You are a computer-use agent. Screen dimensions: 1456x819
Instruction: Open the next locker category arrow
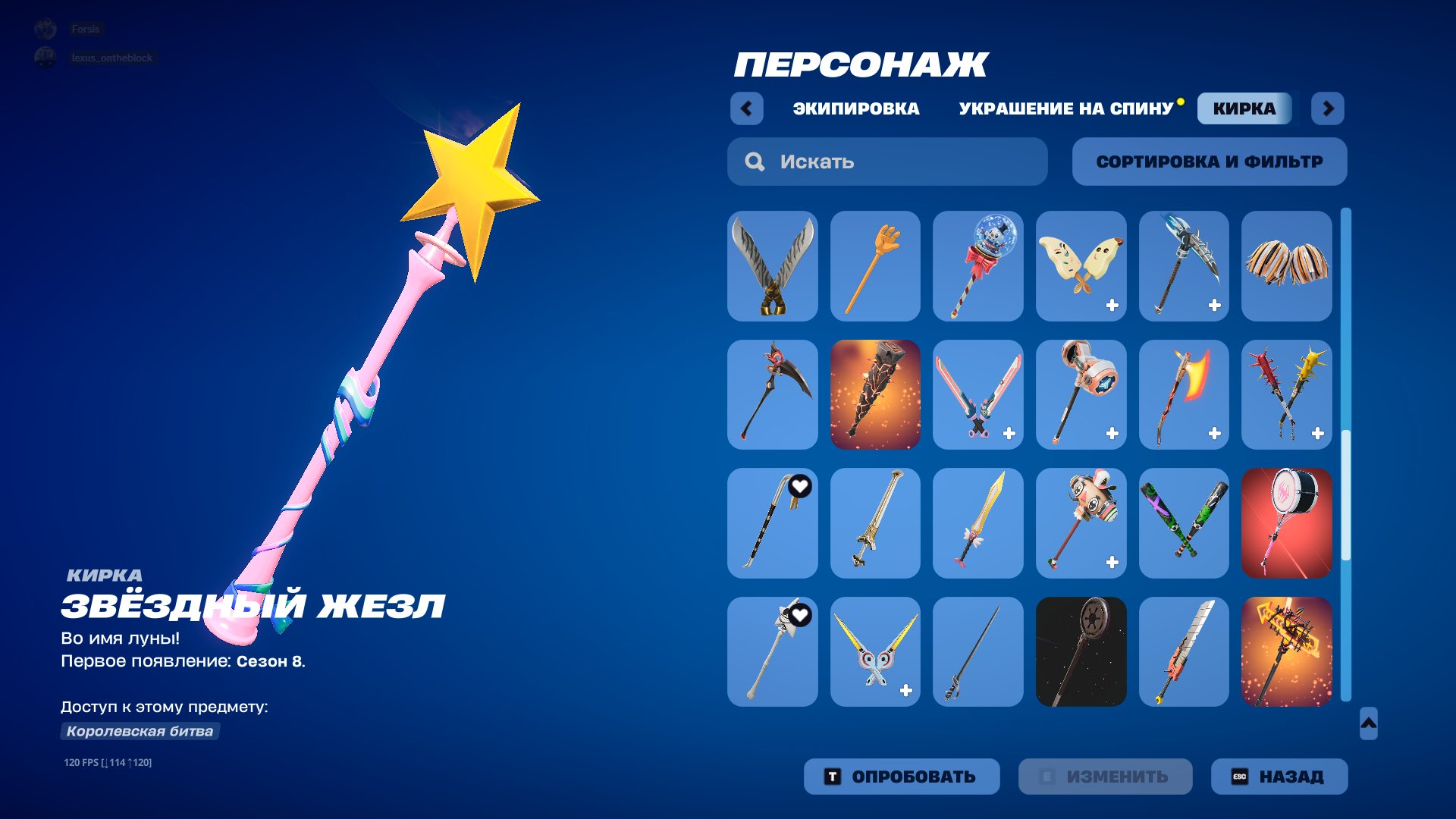coord(1328,108)
